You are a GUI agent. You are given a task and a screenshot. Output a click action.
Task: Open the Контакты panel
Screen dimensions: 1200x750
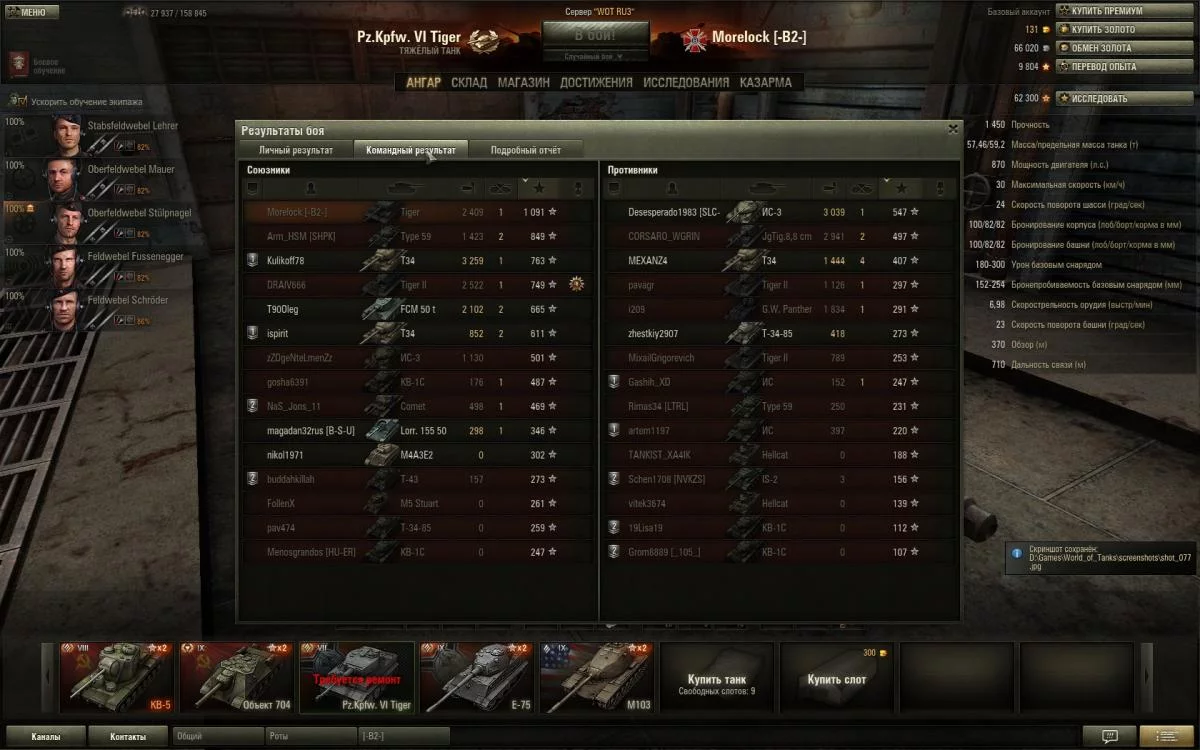127,736
